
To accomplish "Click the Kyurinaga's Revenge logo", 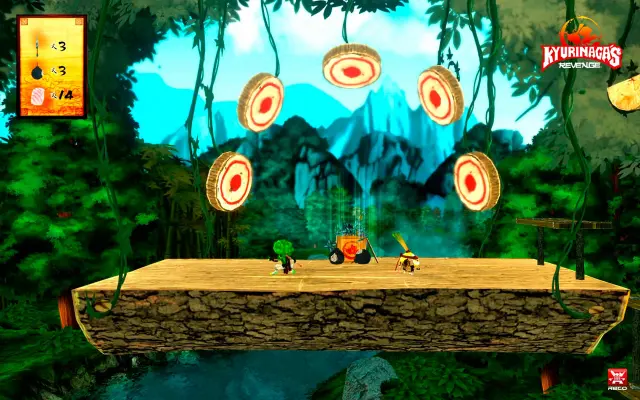I will tap(580, 50).
